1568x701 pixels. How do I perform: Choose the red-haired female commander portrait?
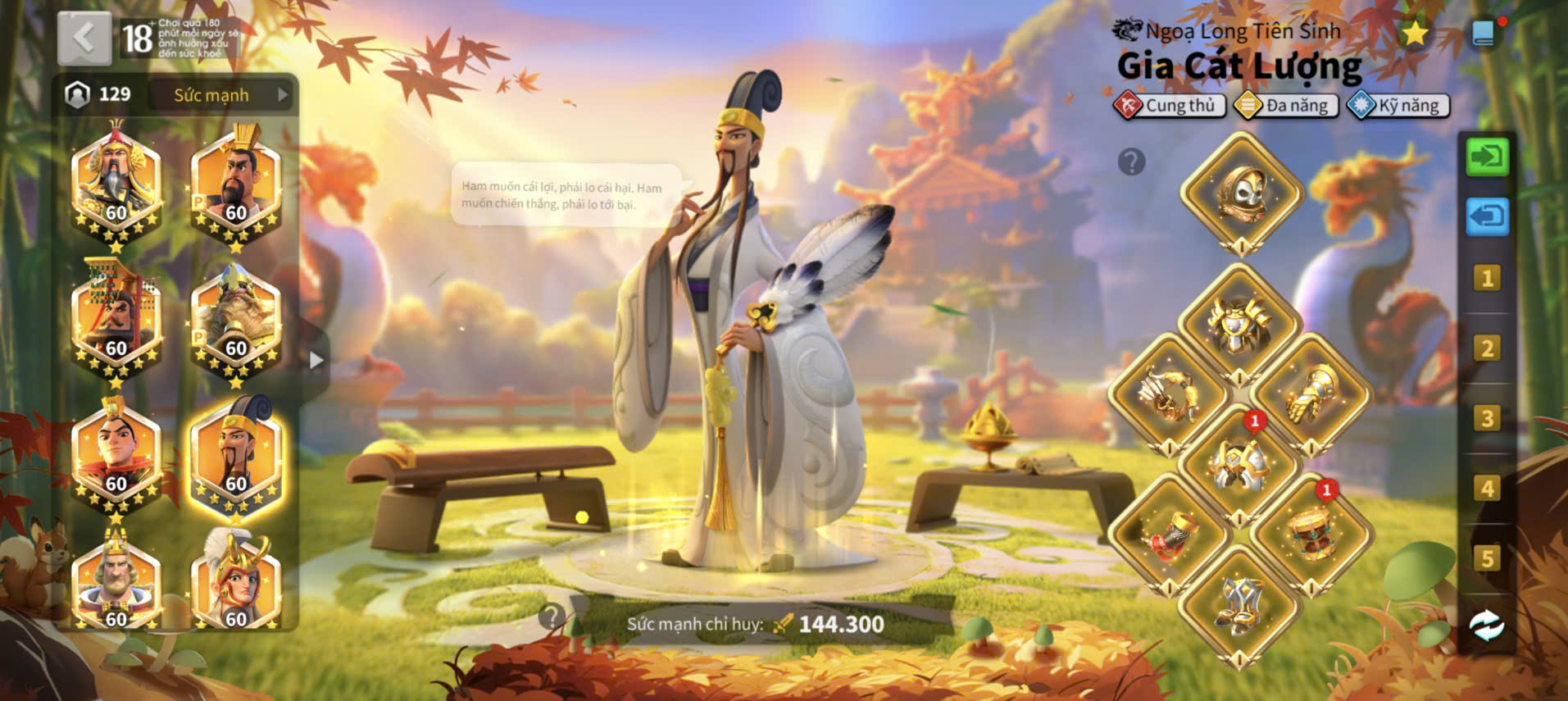(236, 582)
